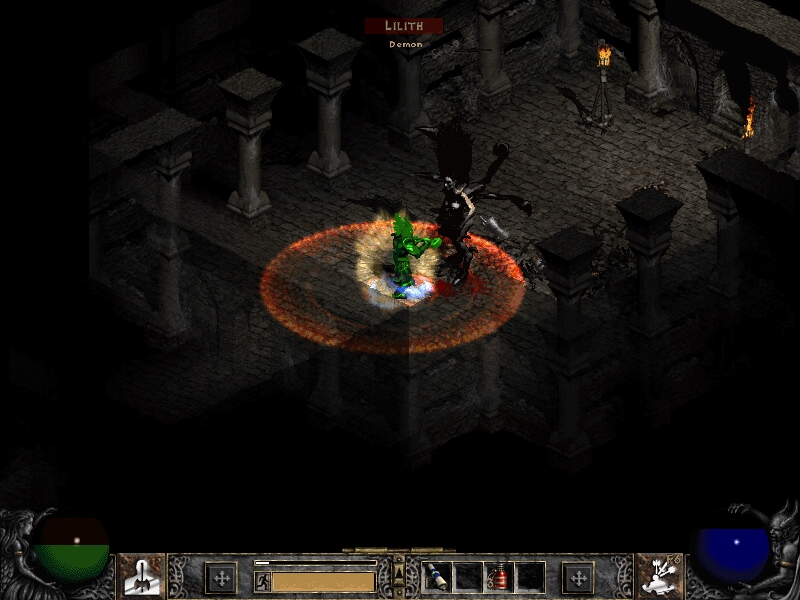Click the cross button beside the attack skill
The height and width of the screenshot is (600, 800).
point(221,577)
